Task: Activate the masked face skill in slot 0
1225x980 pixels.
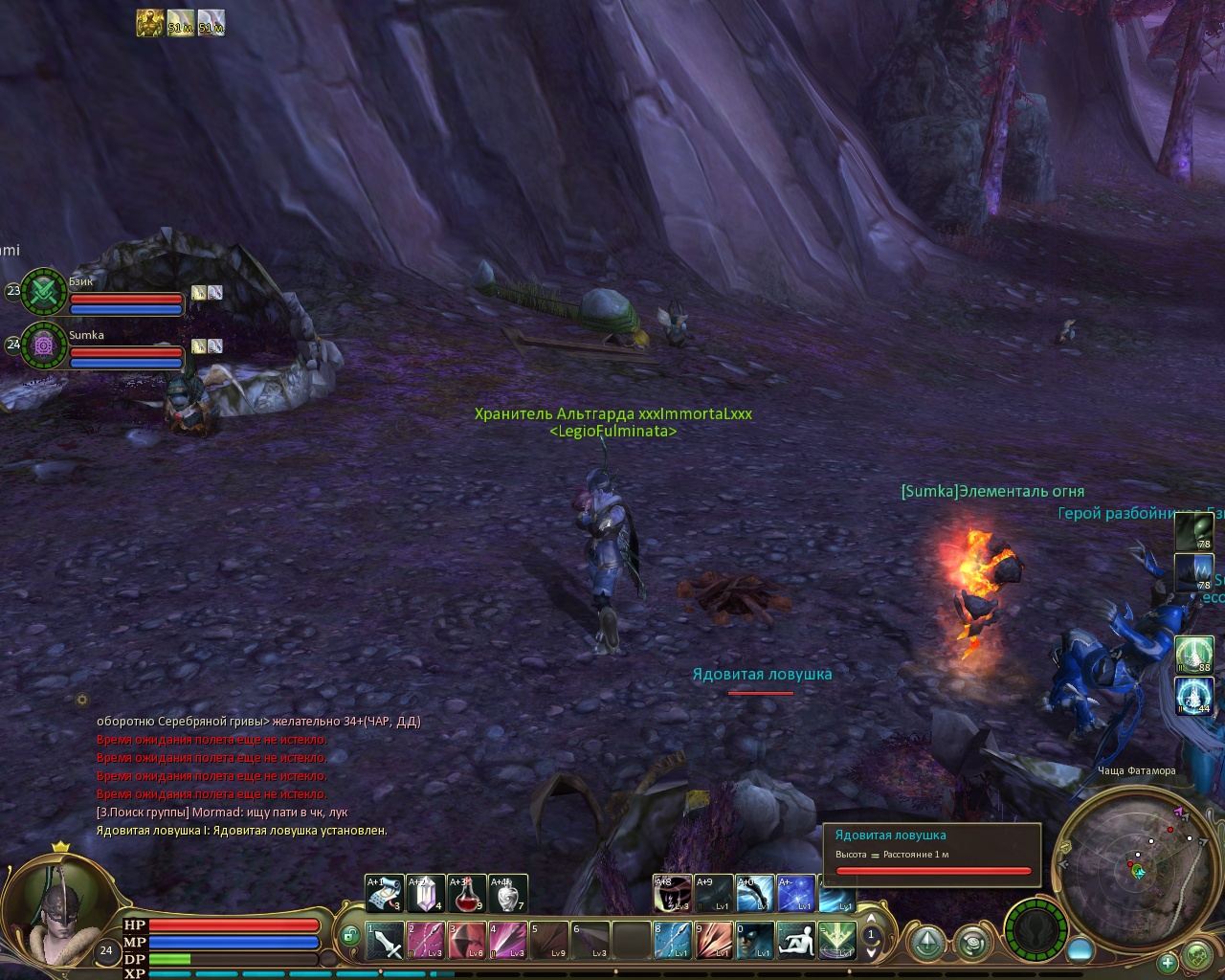Action: [x=755, y=941]
